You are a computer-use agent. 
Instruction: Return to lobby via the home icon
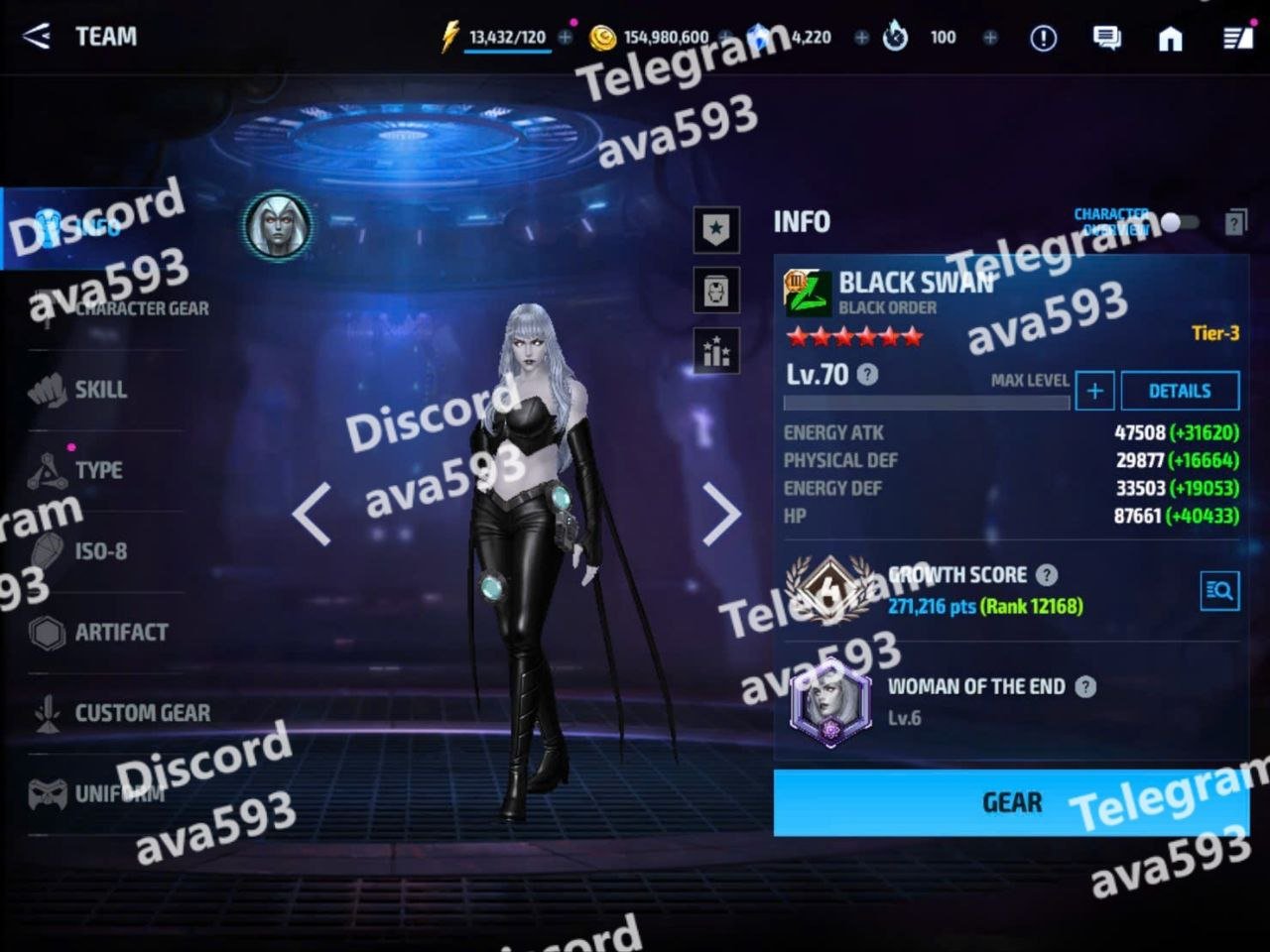pyautogui.click(x=1171, y=38)
